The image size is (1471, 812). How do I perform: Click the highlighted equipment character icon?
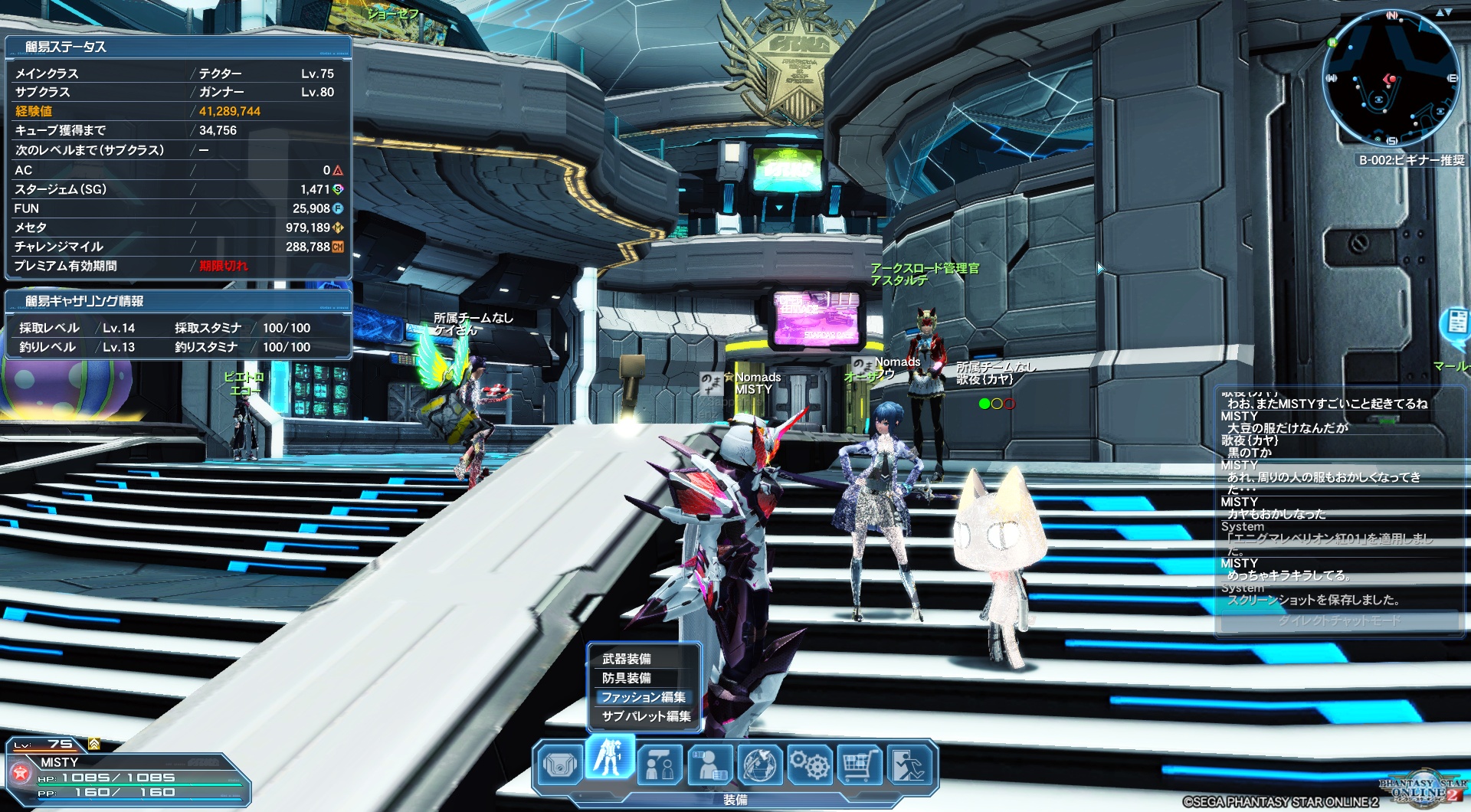tap(610, 759)
